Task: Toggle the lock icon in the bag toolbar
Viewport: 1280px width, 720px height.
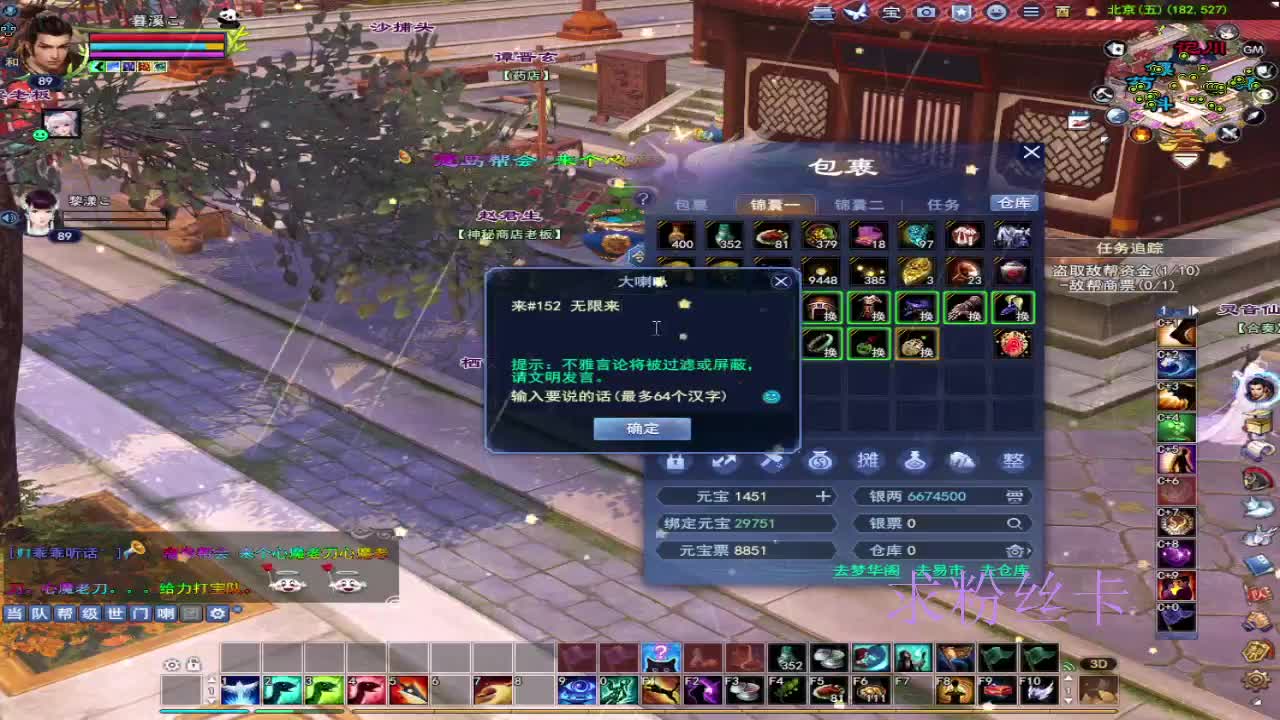Action: pyautogui.click(x=676, y=461)
